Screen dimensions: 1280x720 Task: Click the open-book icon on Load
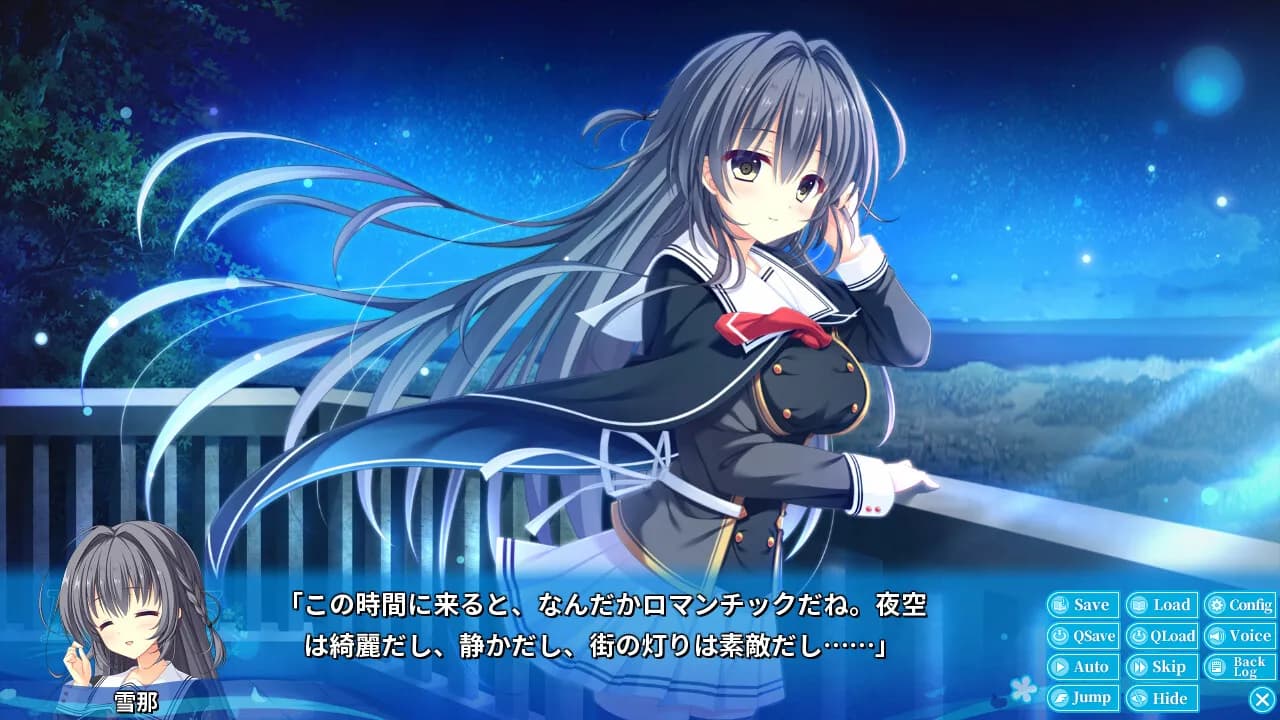point(1139,604)
